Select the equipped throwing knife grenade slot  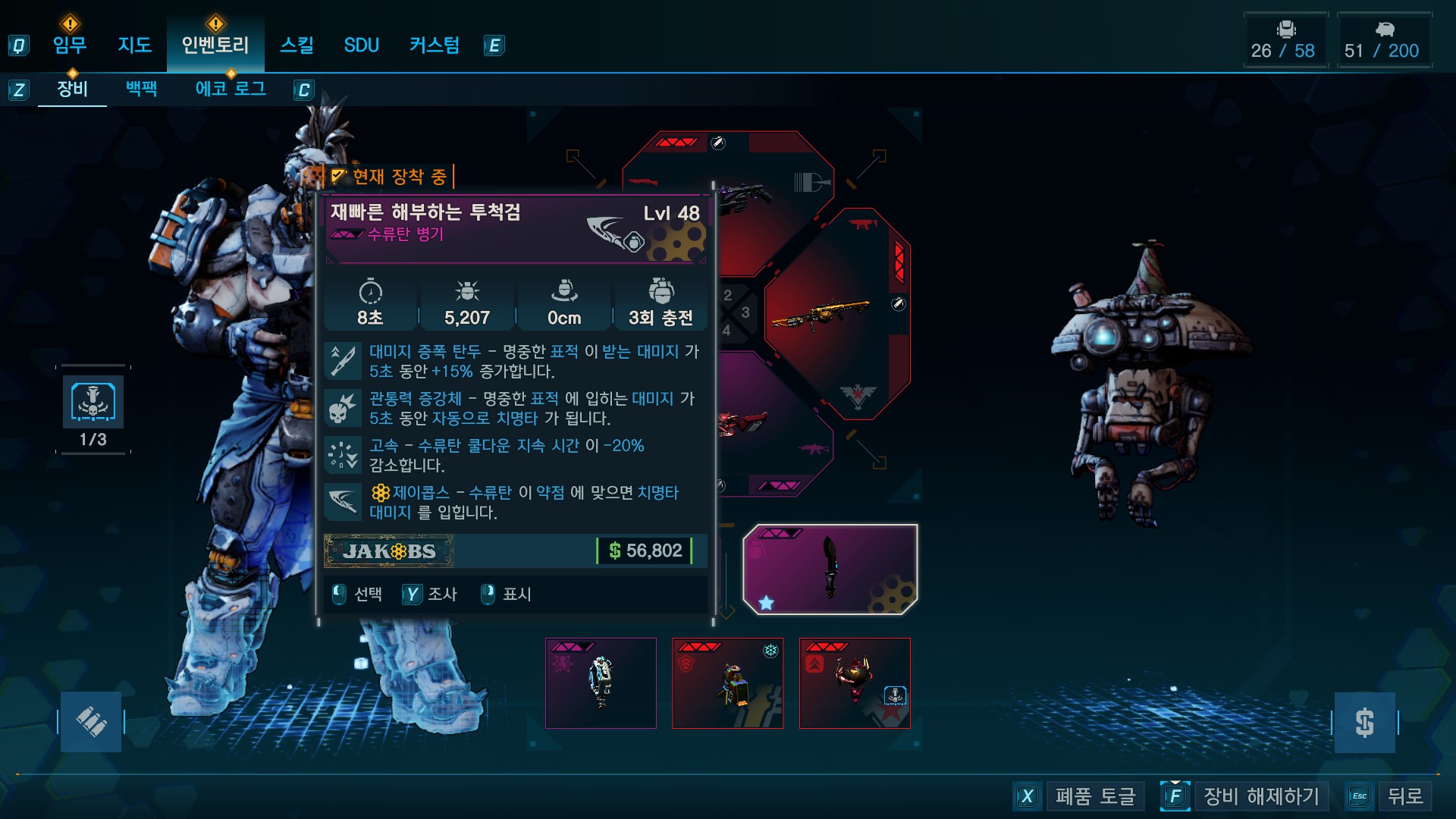(830, 570)
